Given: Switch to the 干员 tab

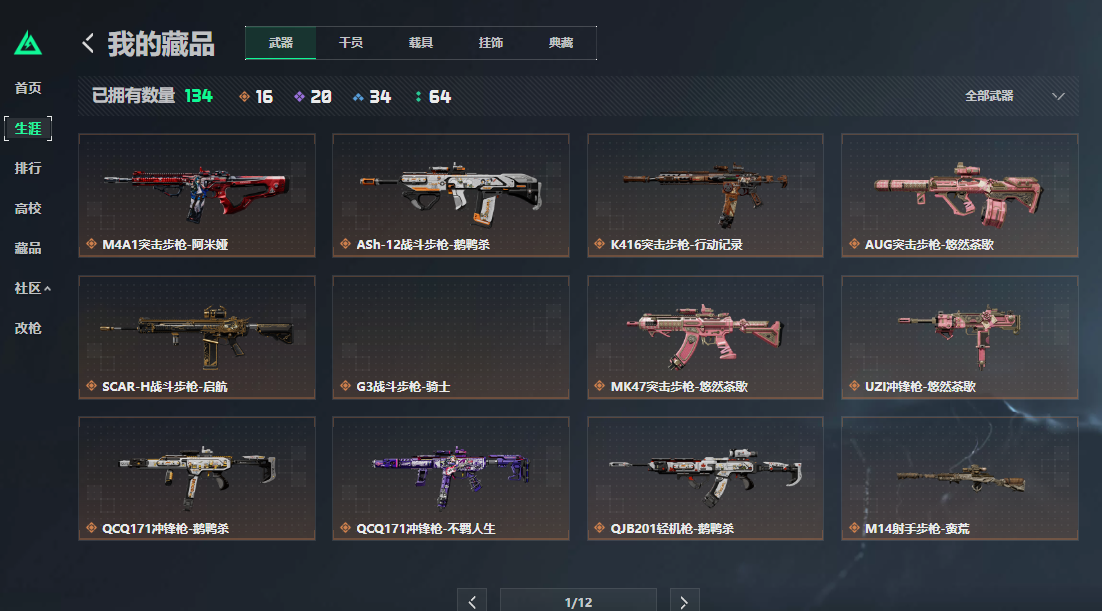Looking at the screenshot, I should (x=351, y=43).
